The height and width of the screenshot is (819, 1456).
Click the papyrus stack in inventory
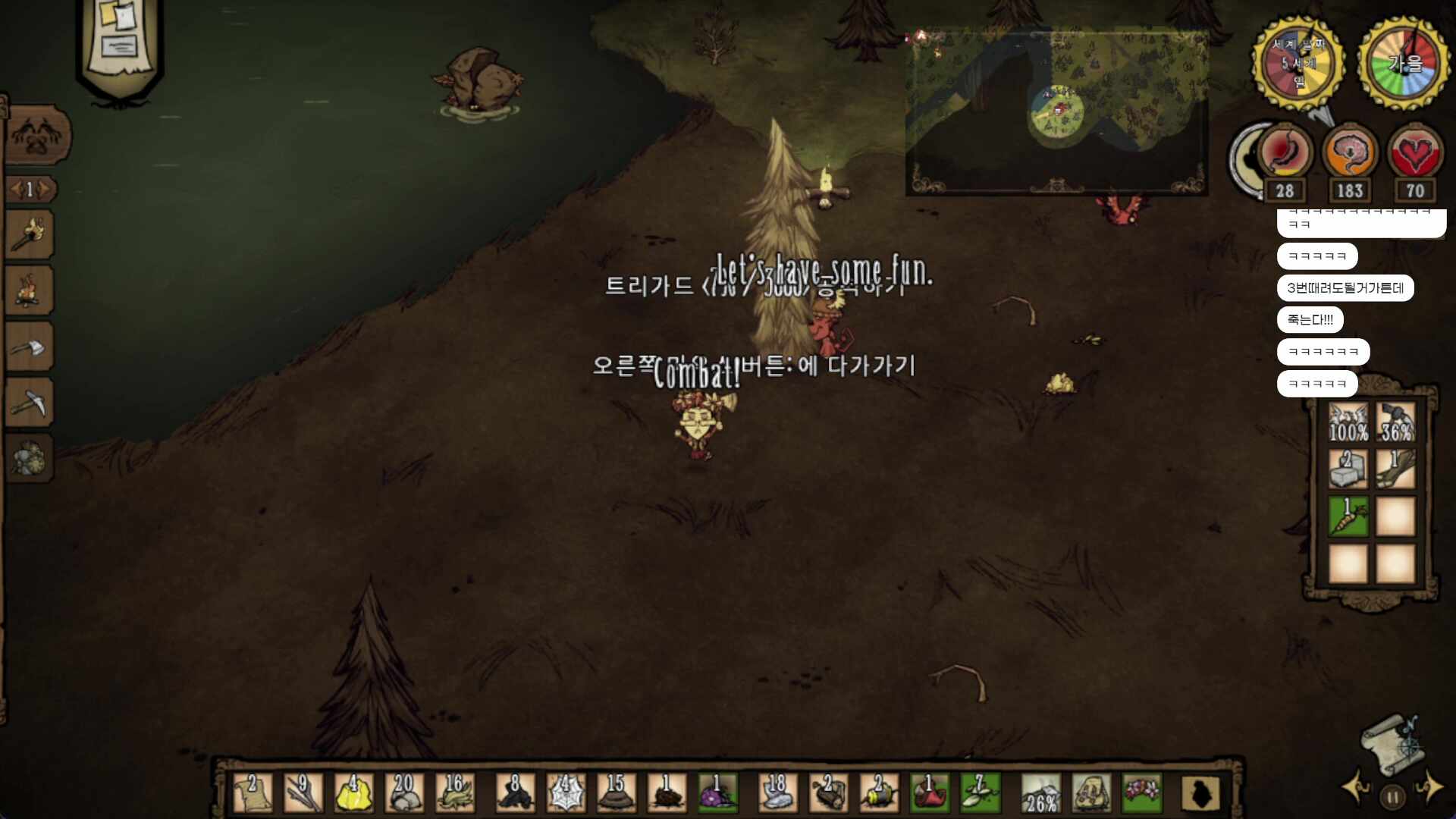pyautogui.click(x=253, y=793)
